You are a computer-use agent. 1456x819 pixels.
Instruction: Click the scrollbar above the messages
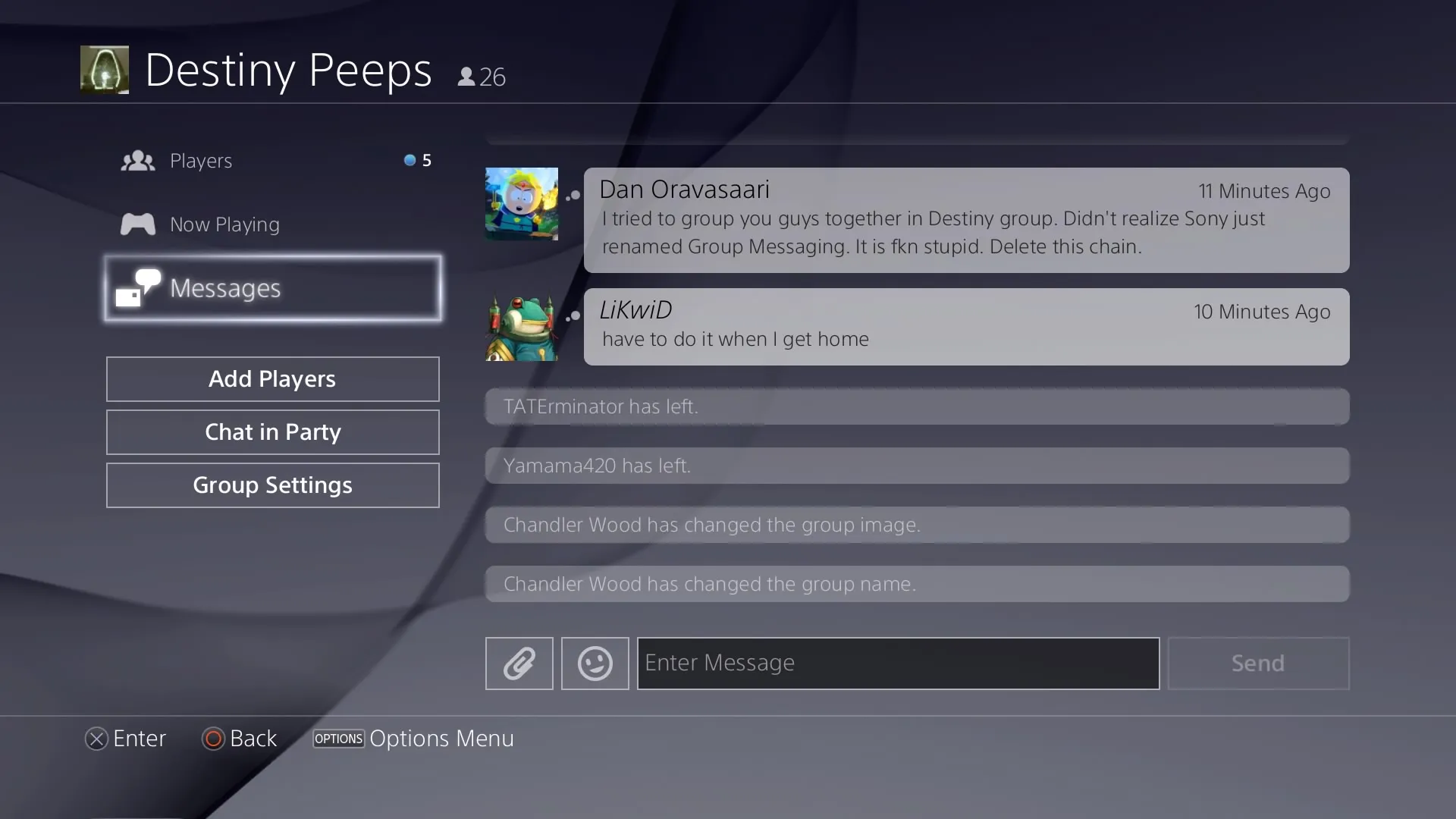[x=916, y=139]
